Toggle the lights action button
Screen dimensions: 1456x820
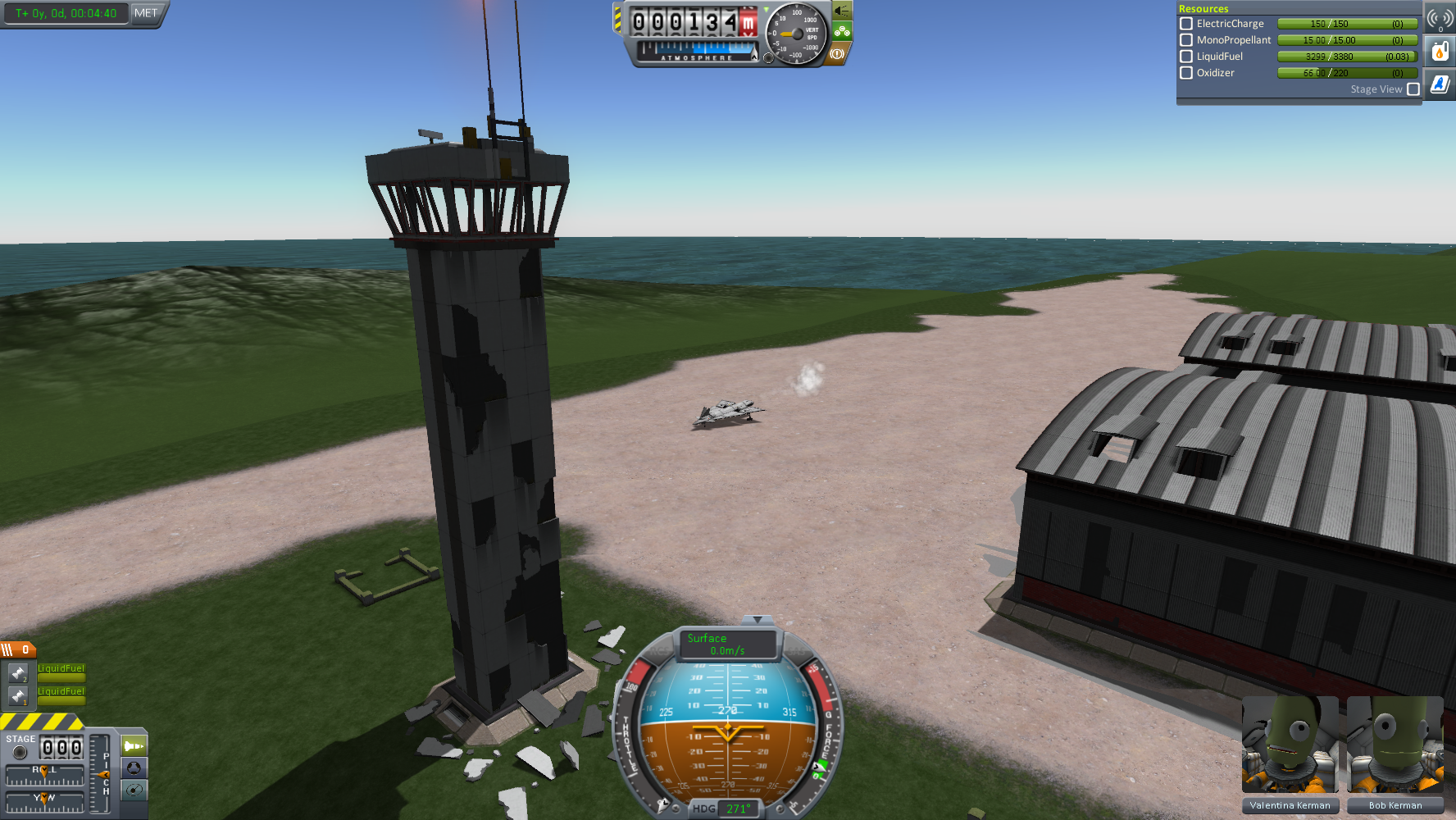pyautogui.click(x=842, y=11)
